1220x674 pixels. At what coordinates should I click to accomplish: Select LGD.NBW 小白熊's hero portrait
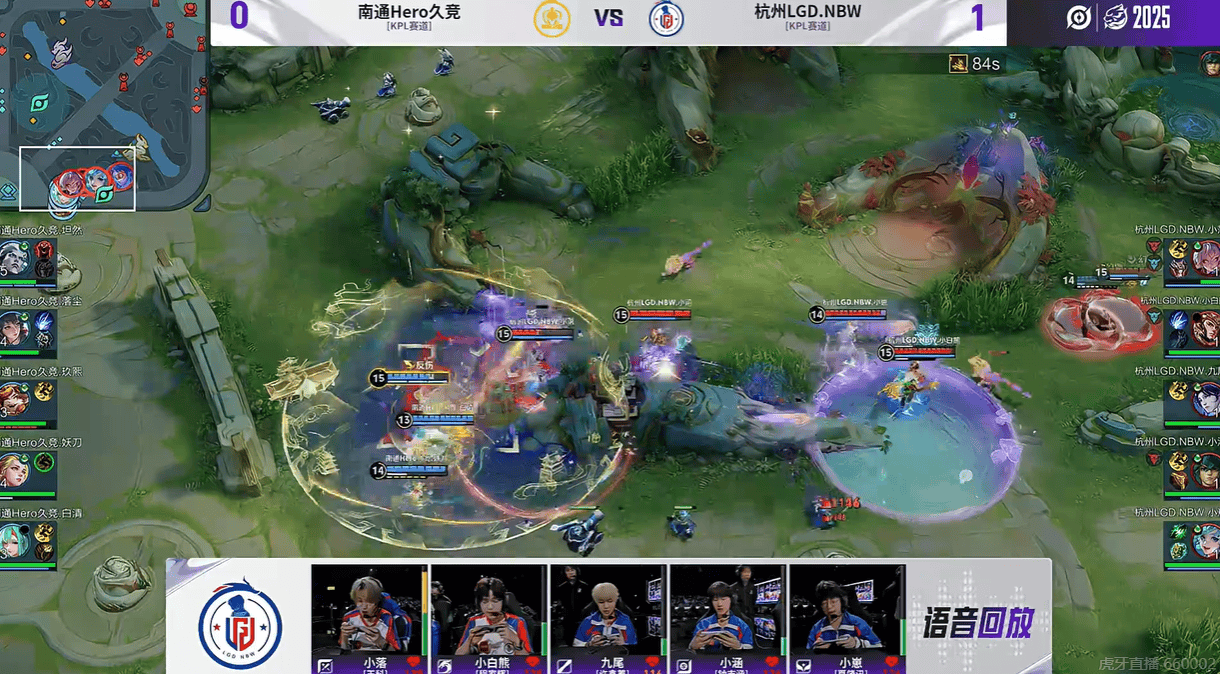[1204, 329]
